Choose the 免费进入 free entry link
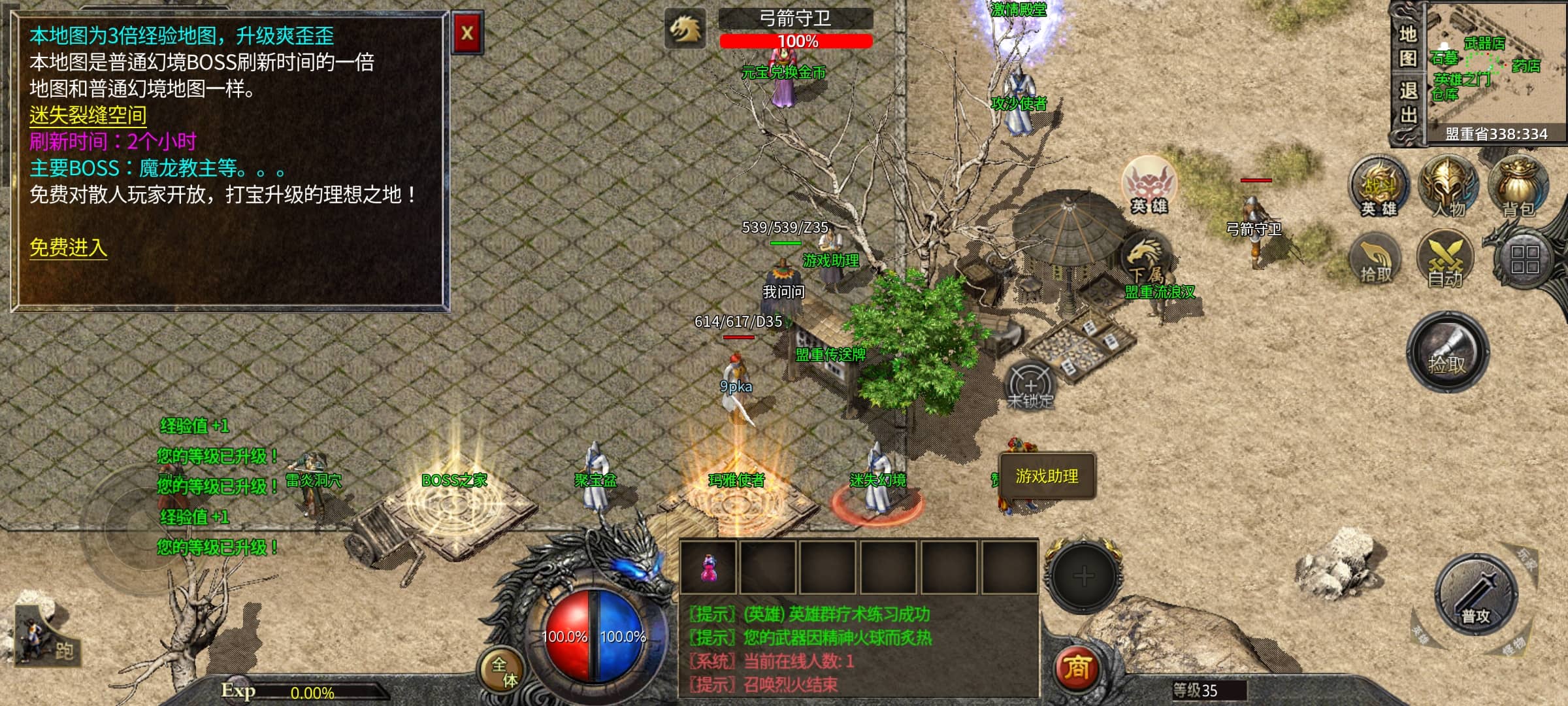This screenshot has width=1568, height=706. [x=68, y=248]
